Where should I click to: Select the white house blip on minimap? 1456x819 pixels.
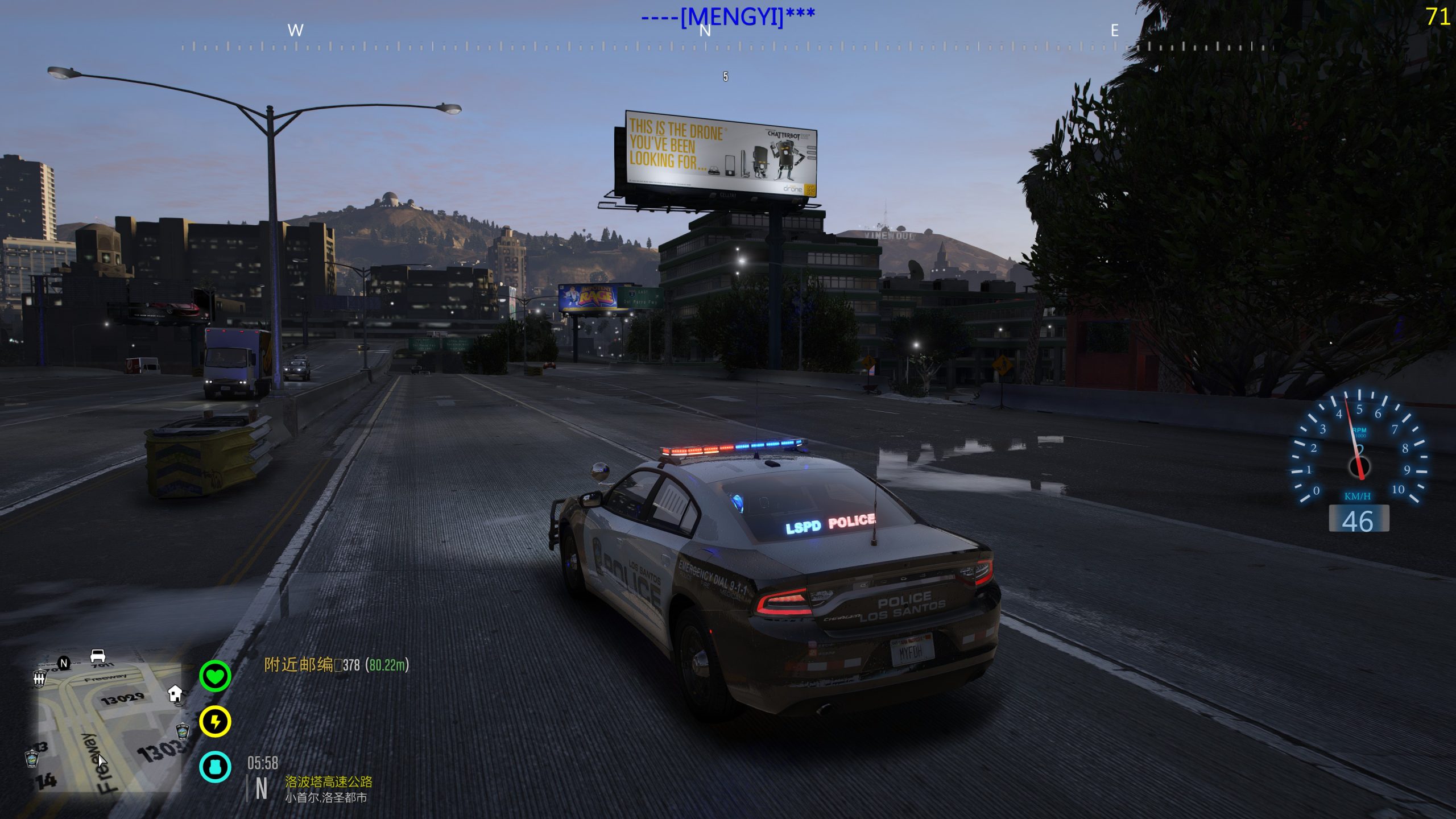175,693
